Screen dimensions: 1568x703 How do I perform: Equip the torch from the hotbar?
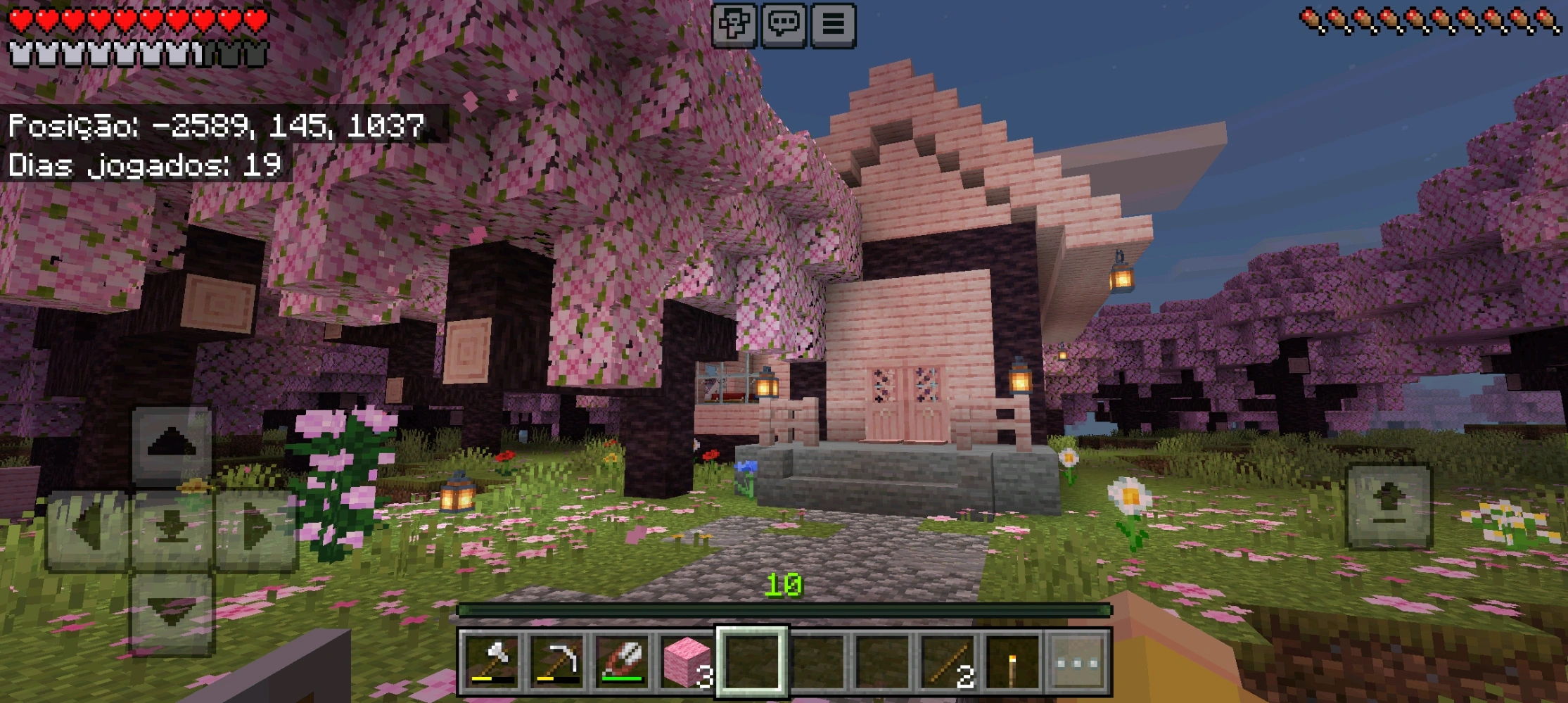point(1012,661)
